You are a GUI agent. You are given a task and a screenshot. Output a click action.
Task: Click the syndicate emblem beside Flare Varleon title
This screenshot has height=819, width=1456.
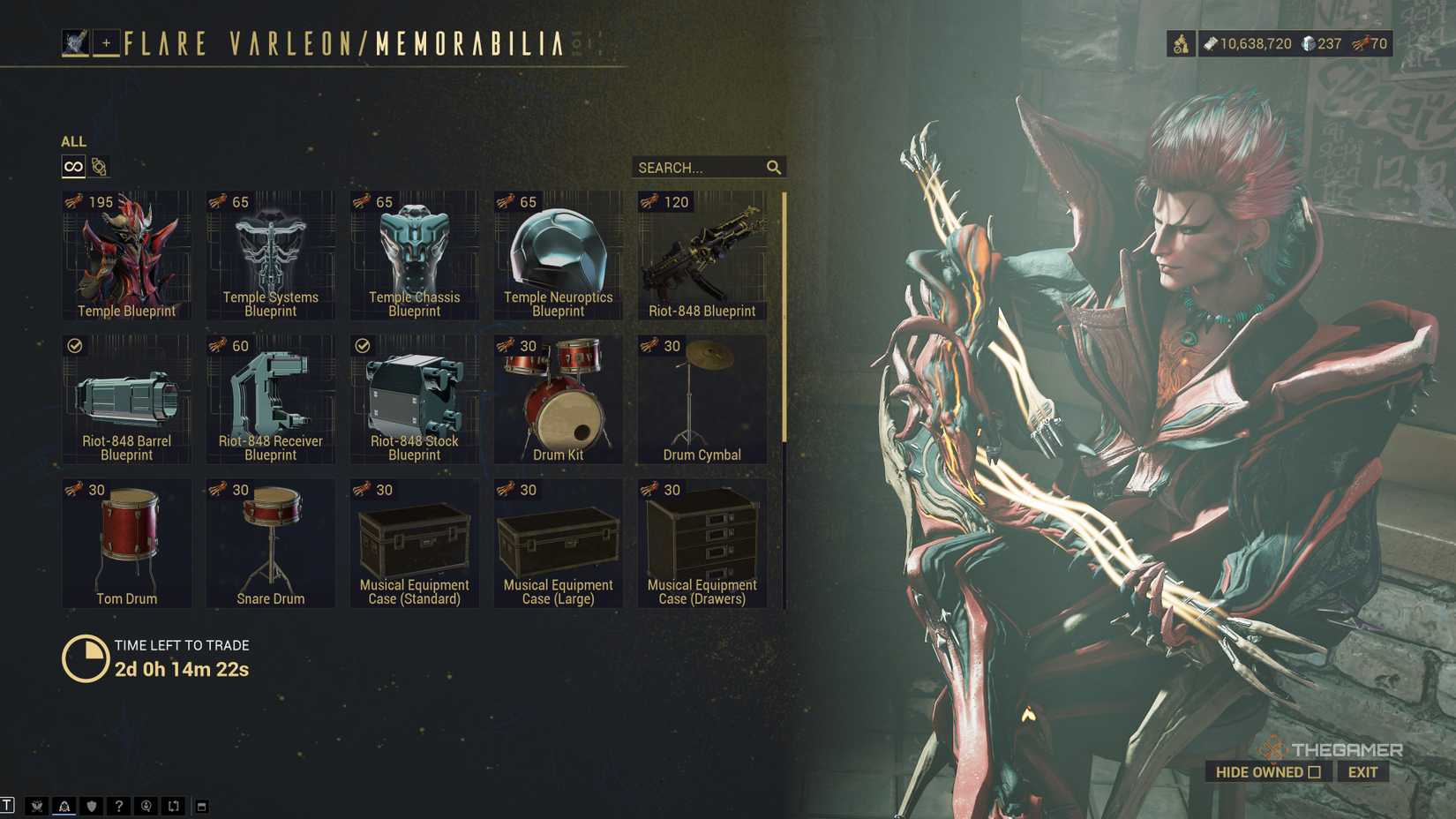(x=75, y=41)
